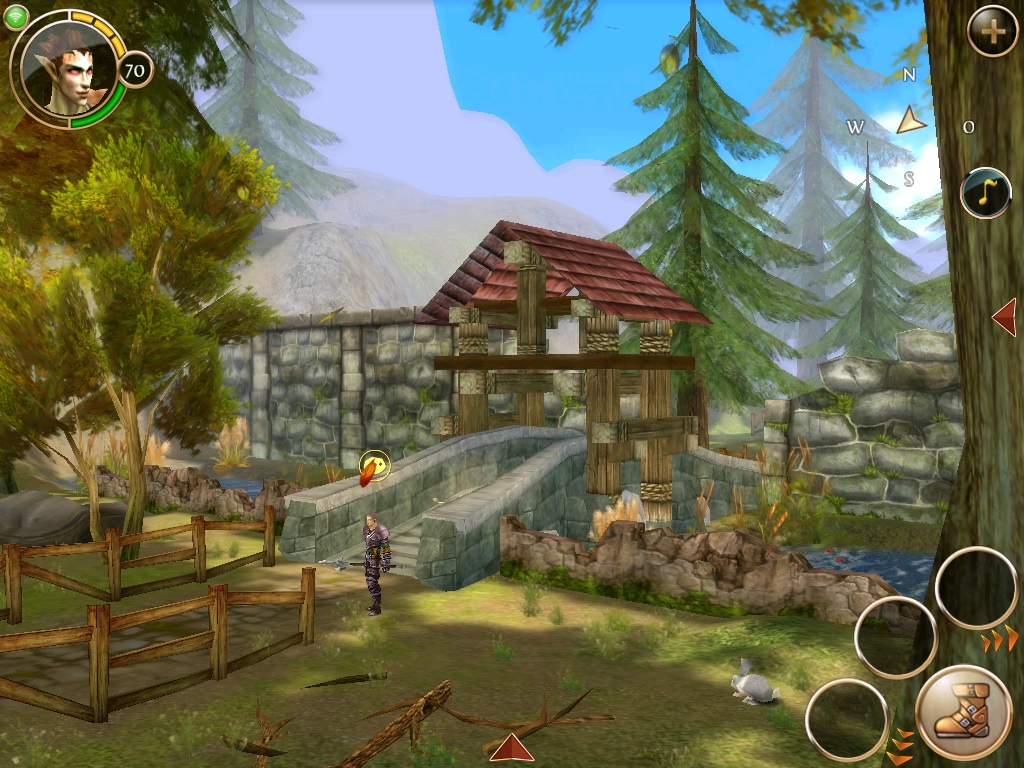This screenshot has height=768, width=1024.
Task: Tap the round plus button
Action: click(992, 32)
